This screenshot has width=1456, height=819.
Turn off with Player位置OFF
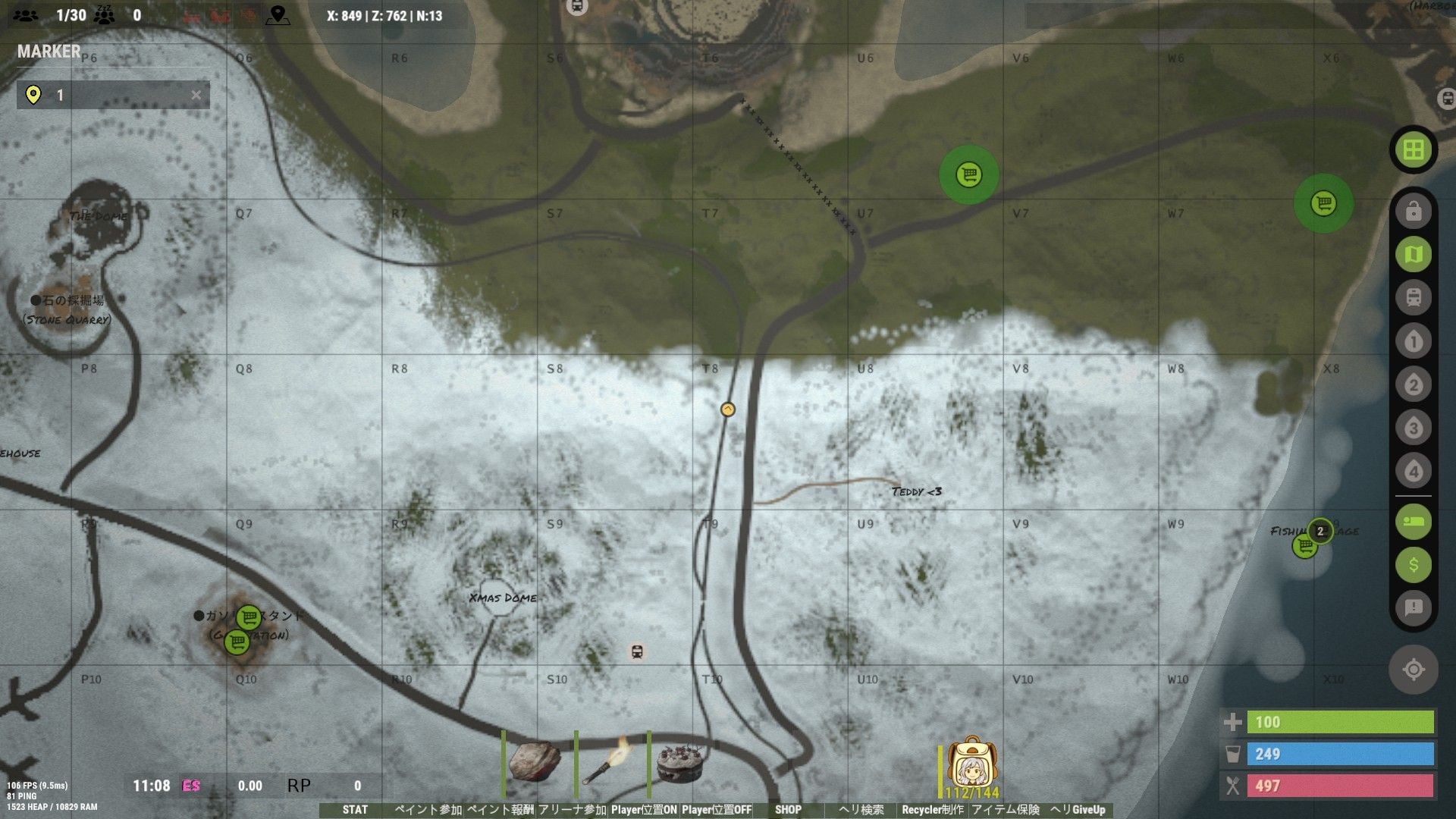(717, 810)
